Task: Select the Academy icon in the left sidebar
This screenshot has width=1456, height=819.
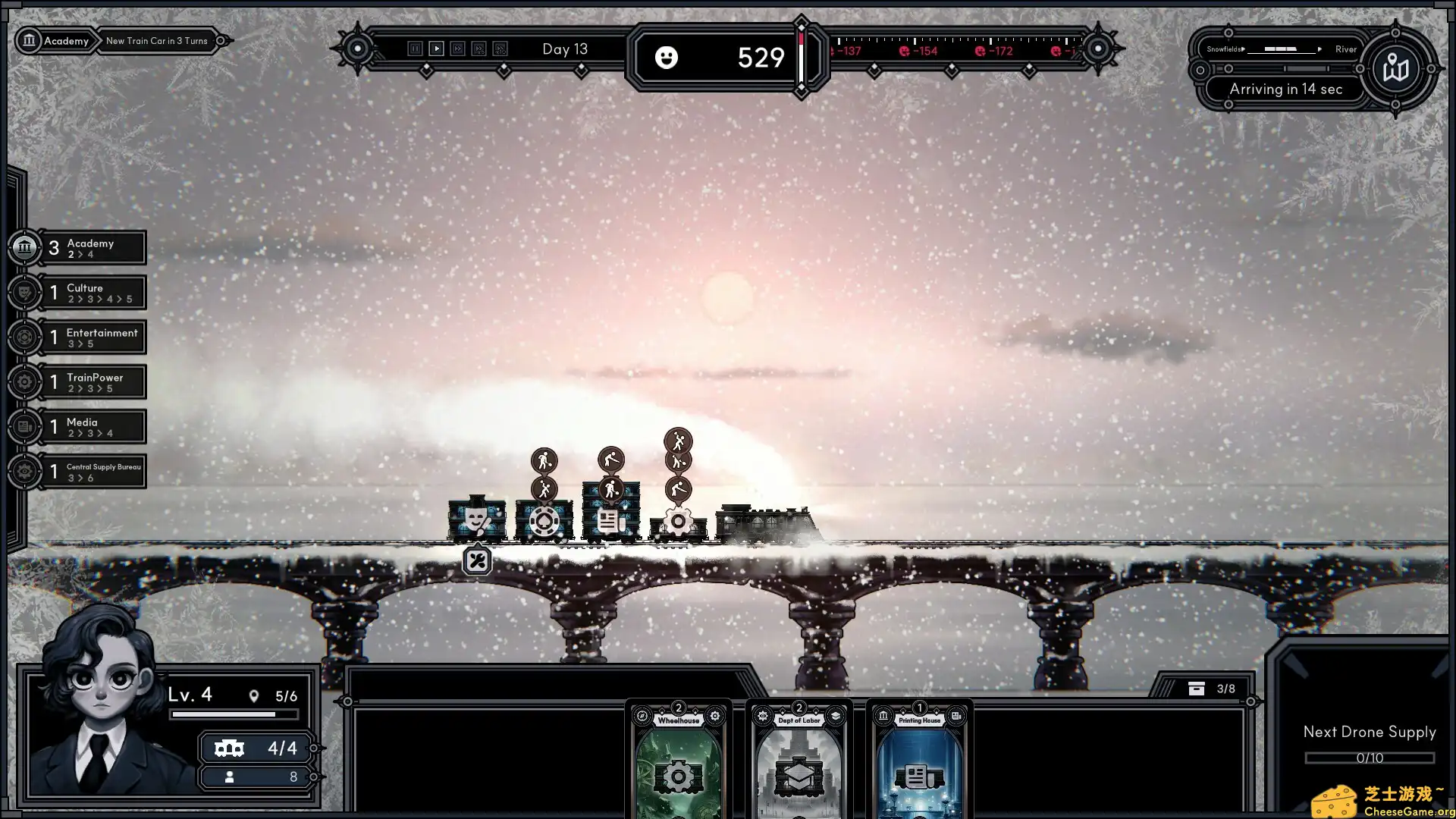Action: (x=25, y=246)
